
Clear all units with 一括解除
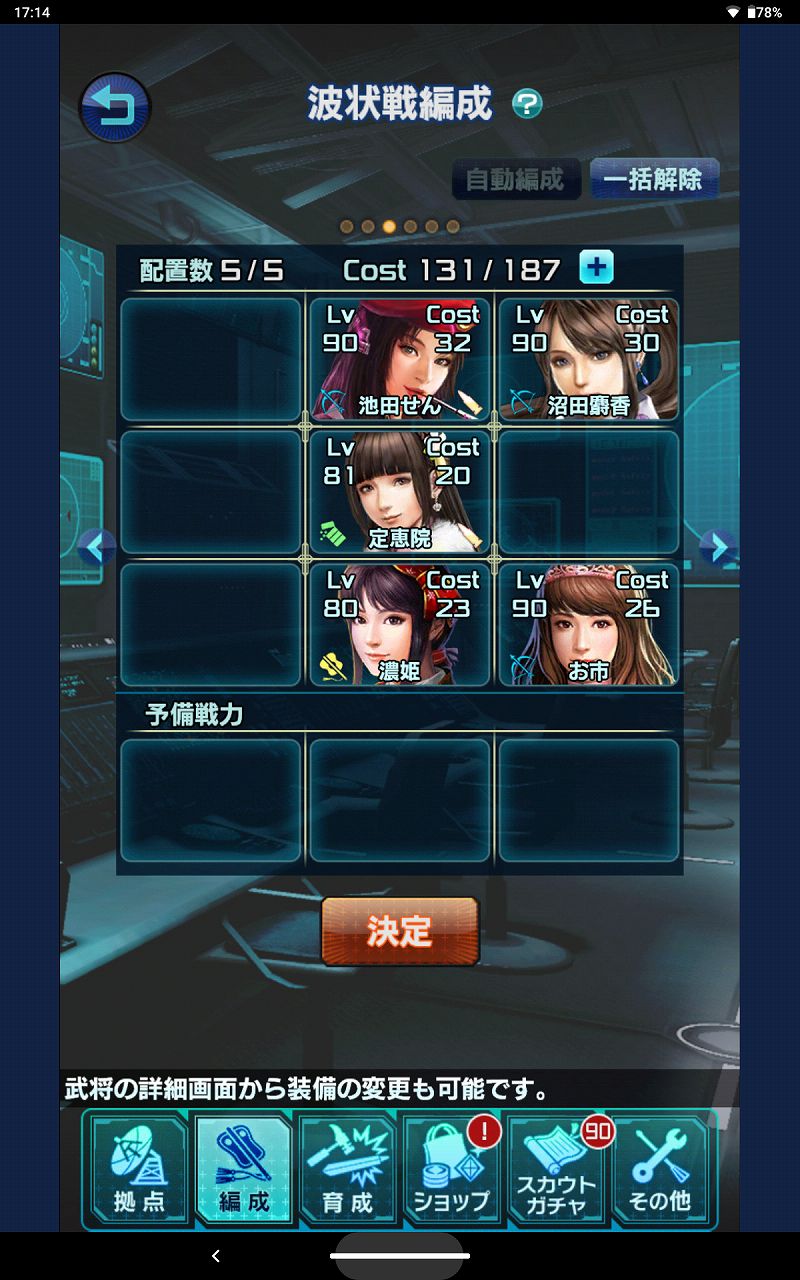tap(653, 180)
